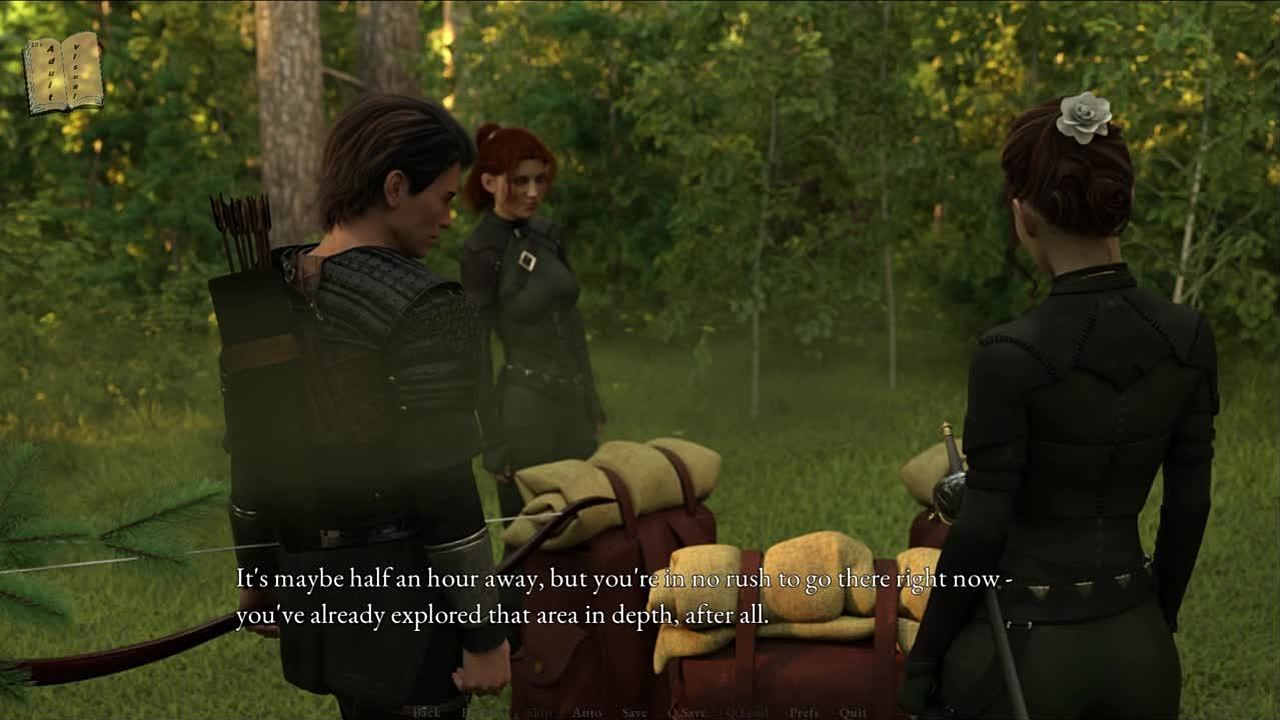Go back using the Back button
Image resolution: width=1280 pixels, height=720 pixels.
(426, 712)
